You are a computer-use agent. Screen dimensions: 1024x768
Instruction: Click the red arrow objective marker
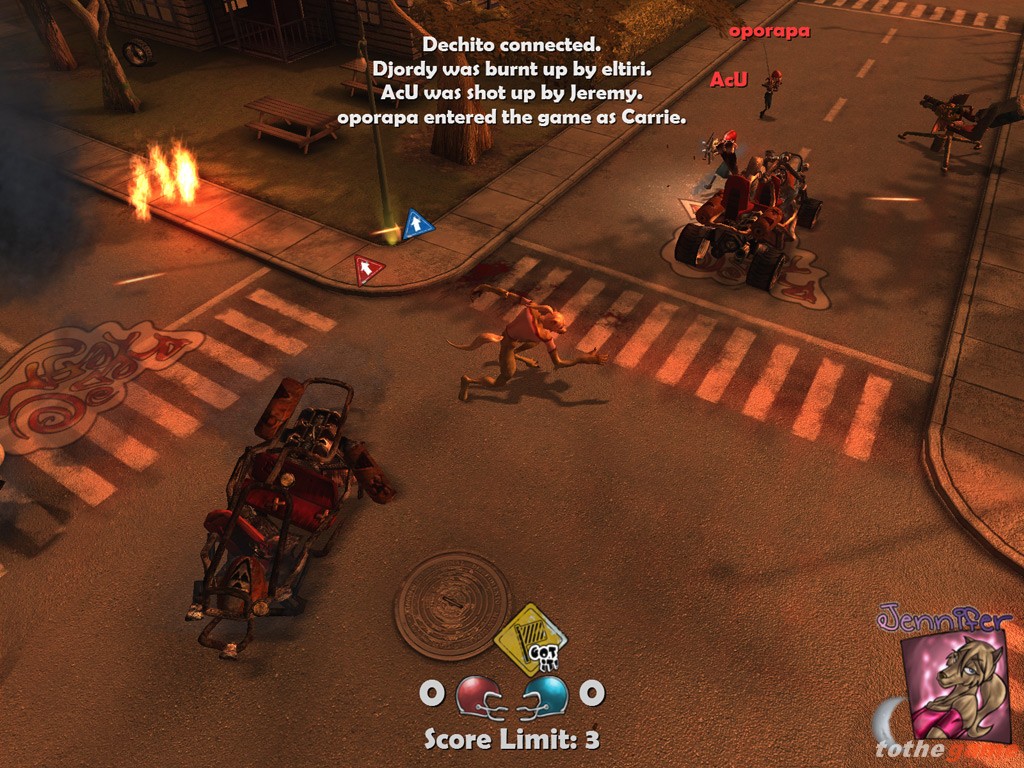tap(368, 268)
